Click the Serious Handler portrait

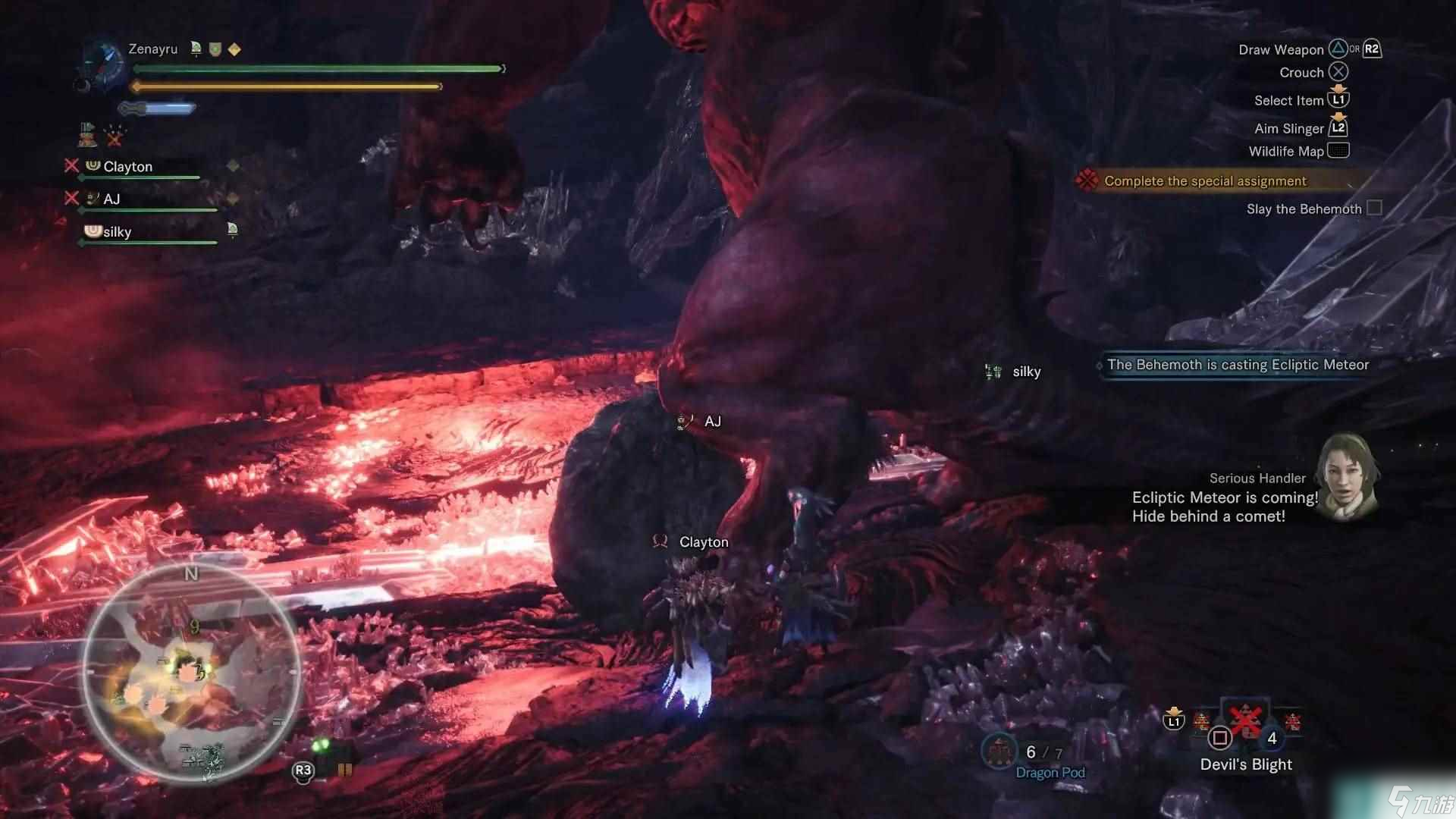[1348, 478]
